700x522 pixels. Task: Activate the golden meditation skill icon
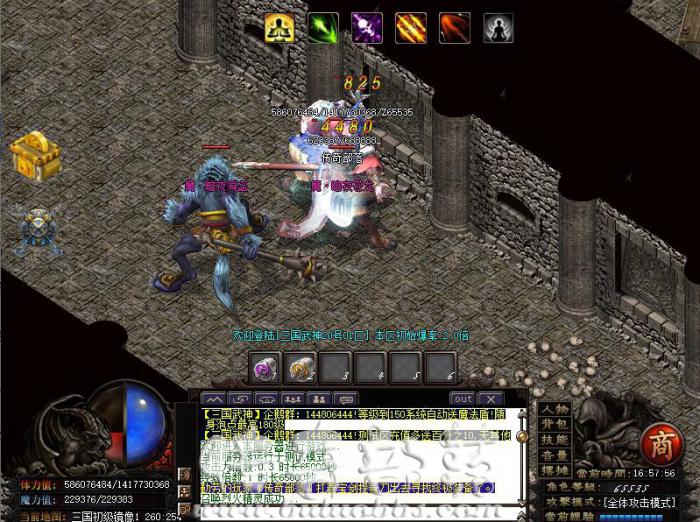coord(279,28)
